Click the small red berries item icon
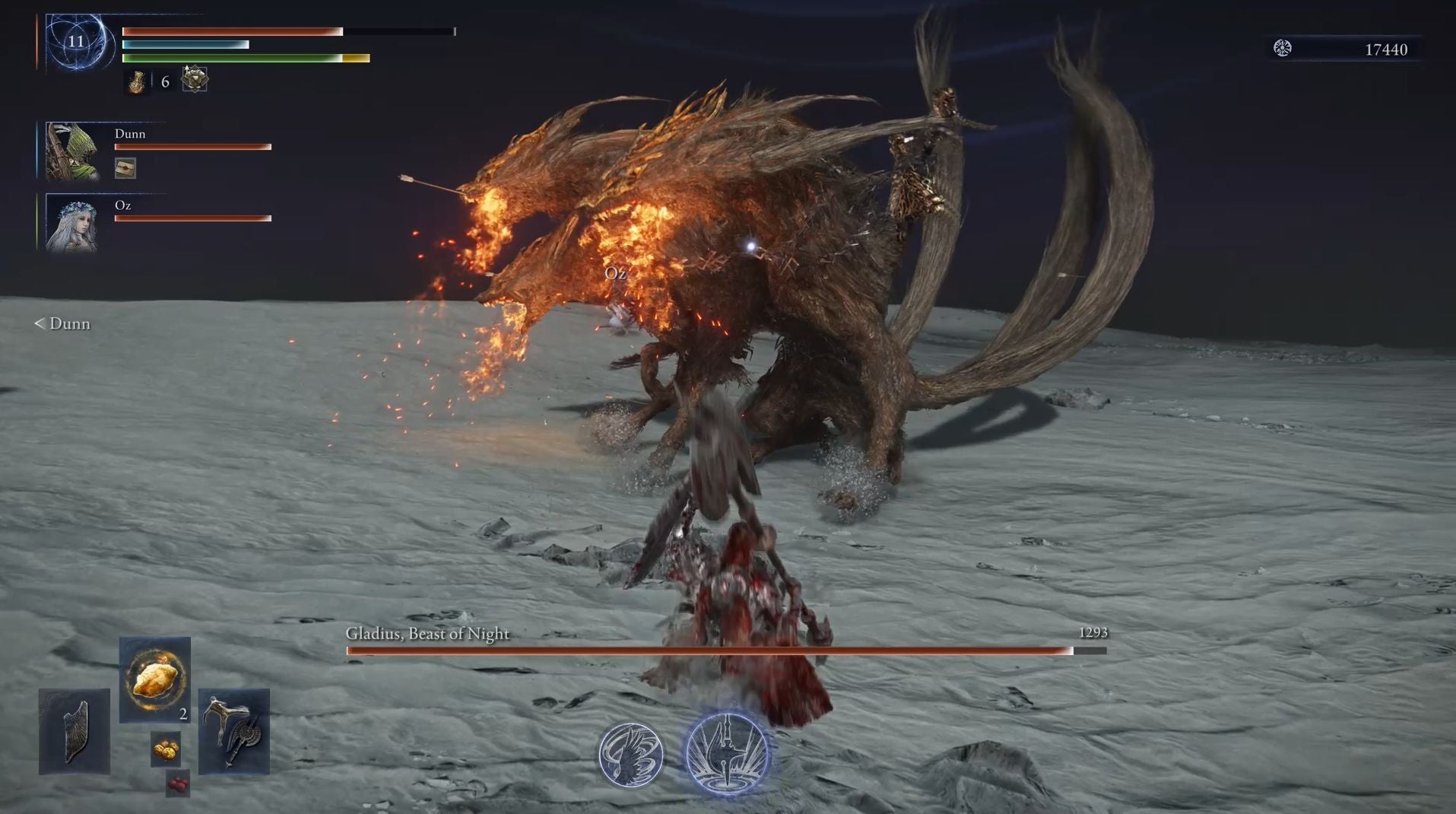 pyautogui.click(x=177, y=784)
